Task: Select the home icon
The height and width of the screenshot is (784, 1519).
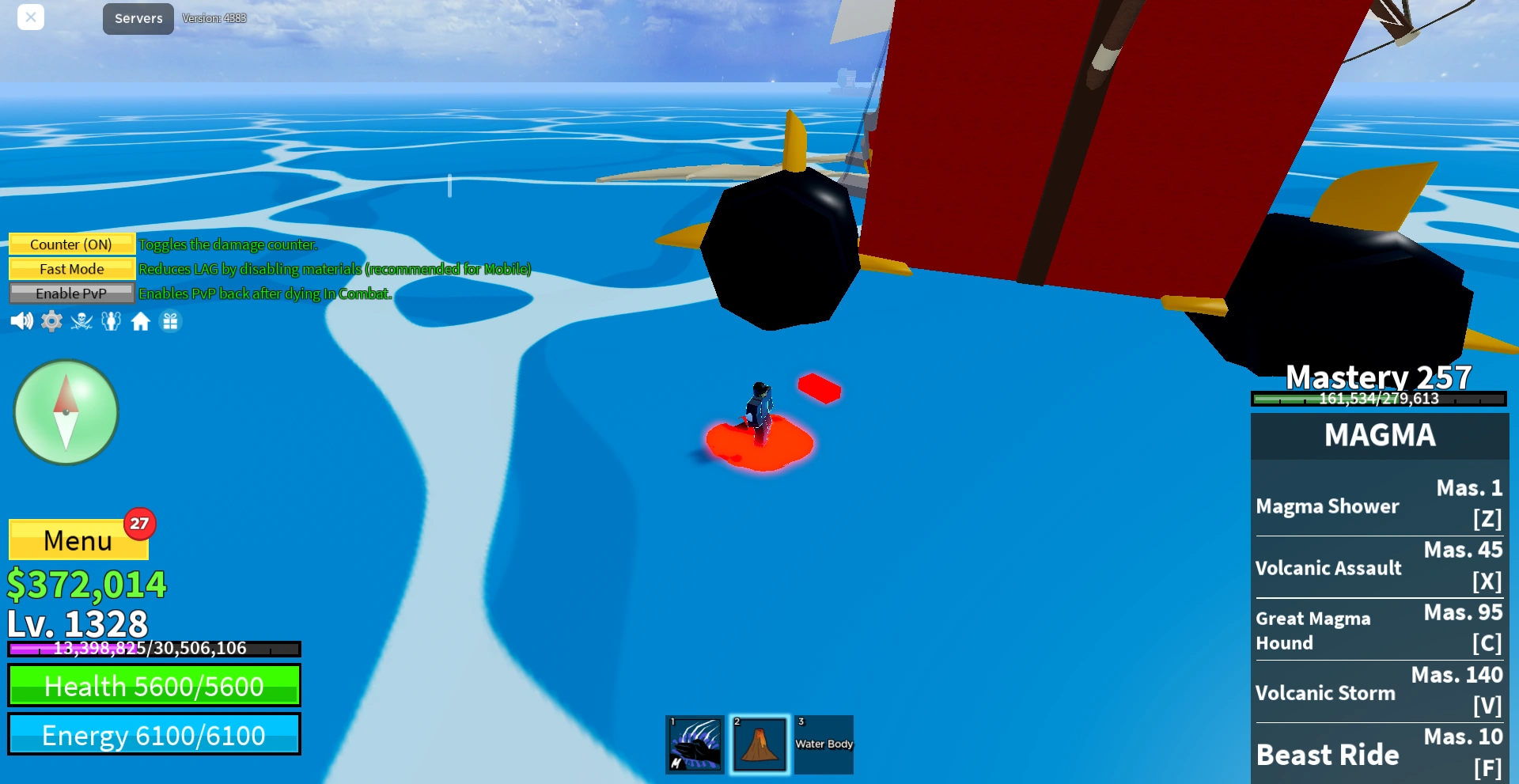Action: tap(141, 321)
